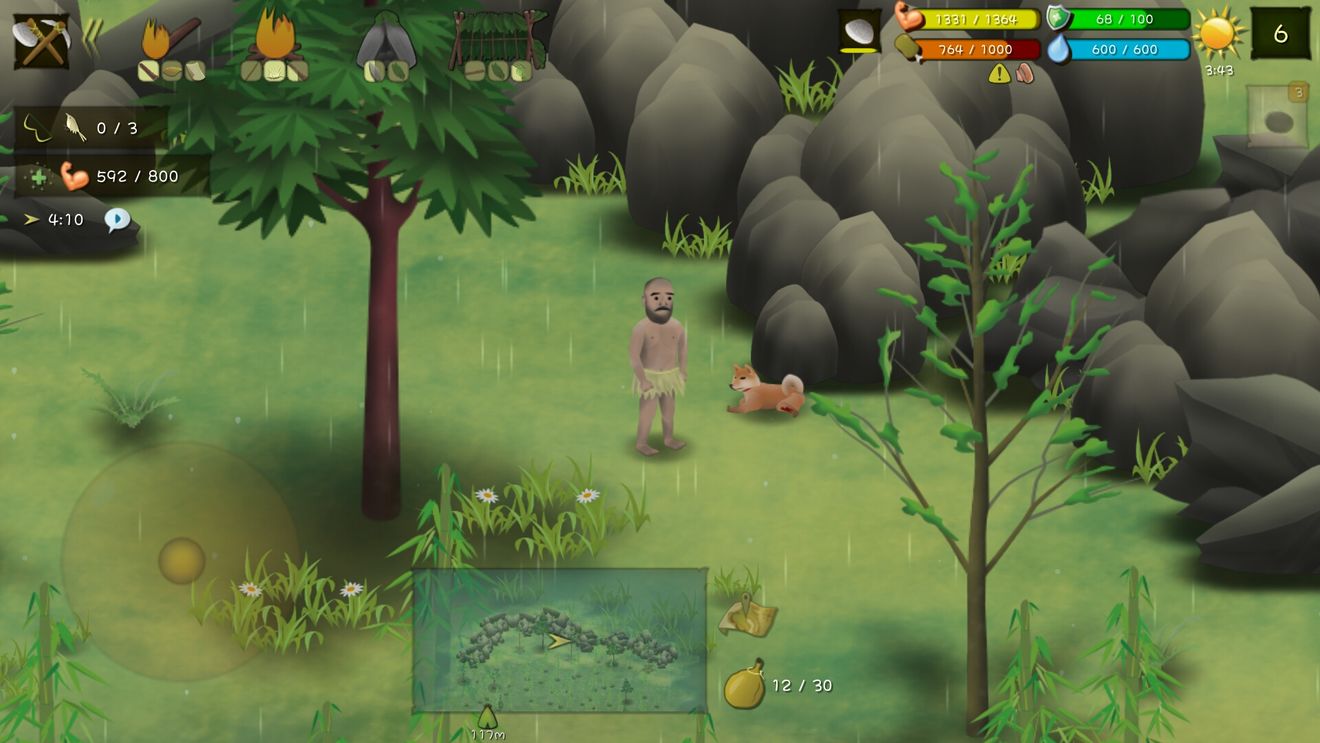This screenshot has height=743, width=1320.
Task: Collapse the crafting recipe bar with the chevrons
Action: pyautogui.click(x=92, y=39)
